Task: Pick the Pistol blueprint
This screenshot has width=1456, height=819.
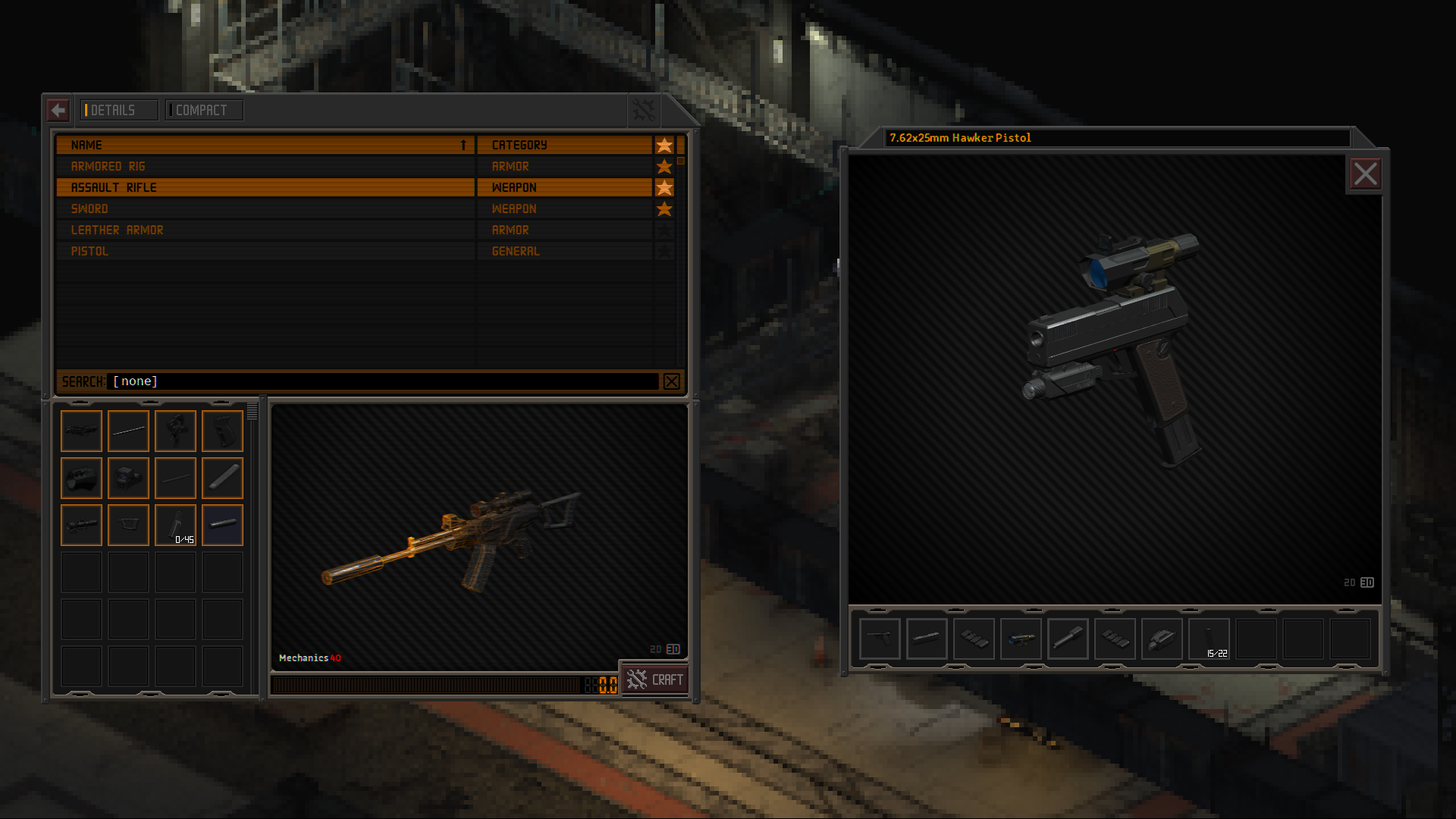Action: click(x=265, y=251)
